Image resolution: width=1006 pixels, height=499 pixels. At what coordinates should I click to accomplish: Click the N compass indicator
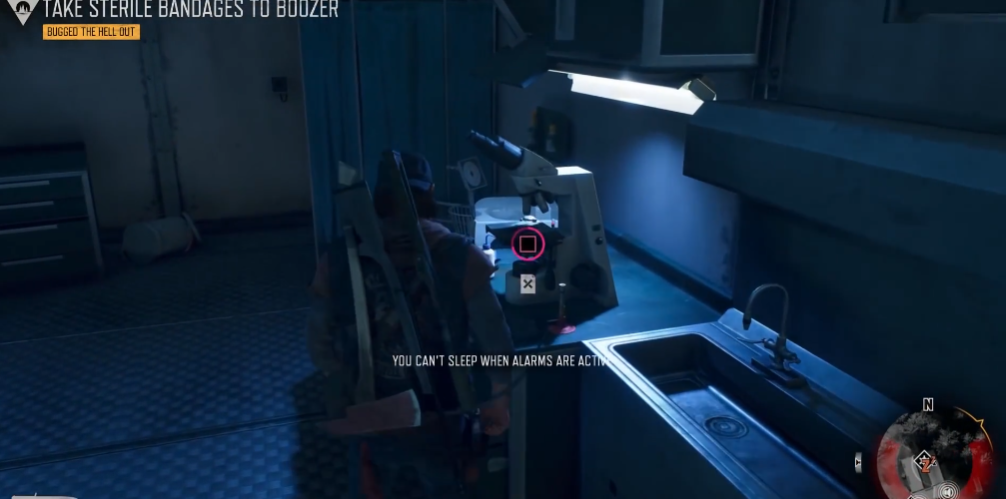[x=928, y=405]
